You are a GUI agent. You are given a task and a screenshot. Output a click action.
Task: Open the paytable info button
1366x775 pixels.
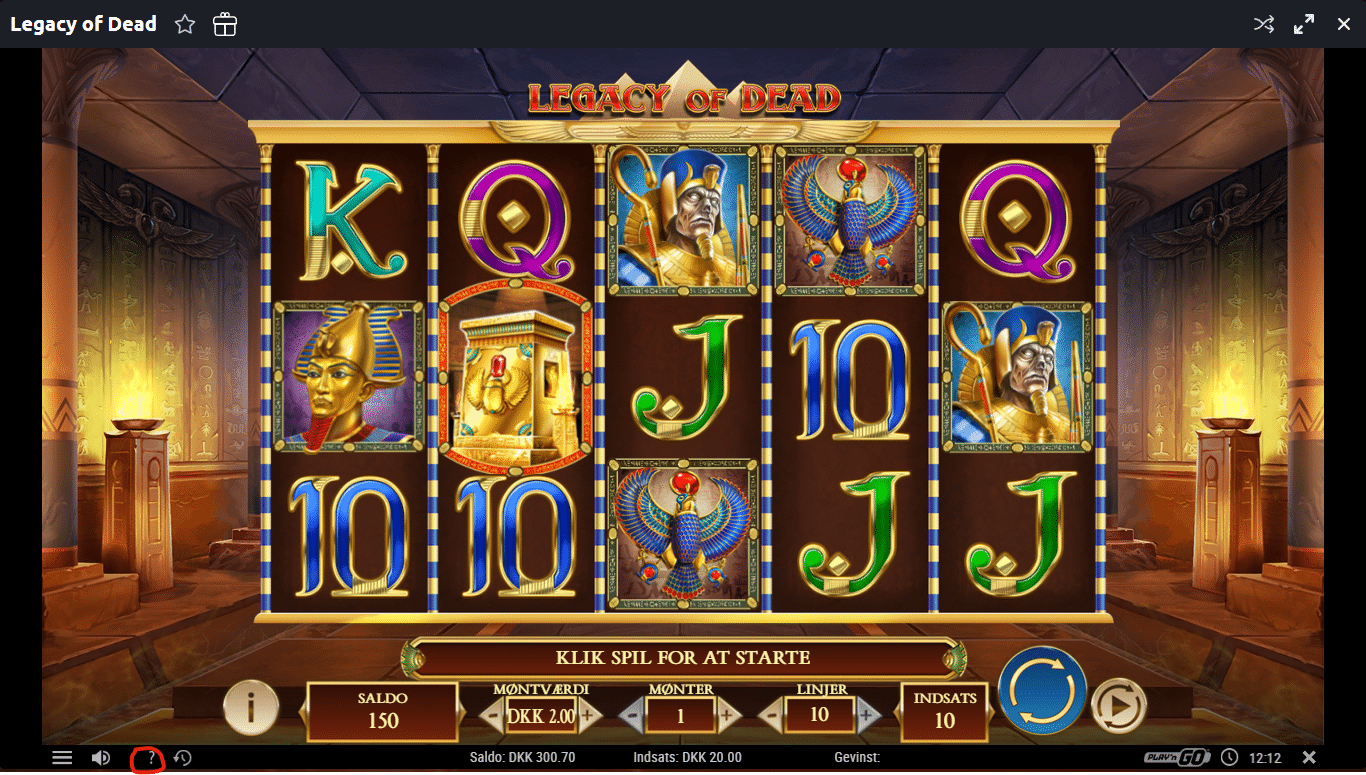[x=249, y=708]
